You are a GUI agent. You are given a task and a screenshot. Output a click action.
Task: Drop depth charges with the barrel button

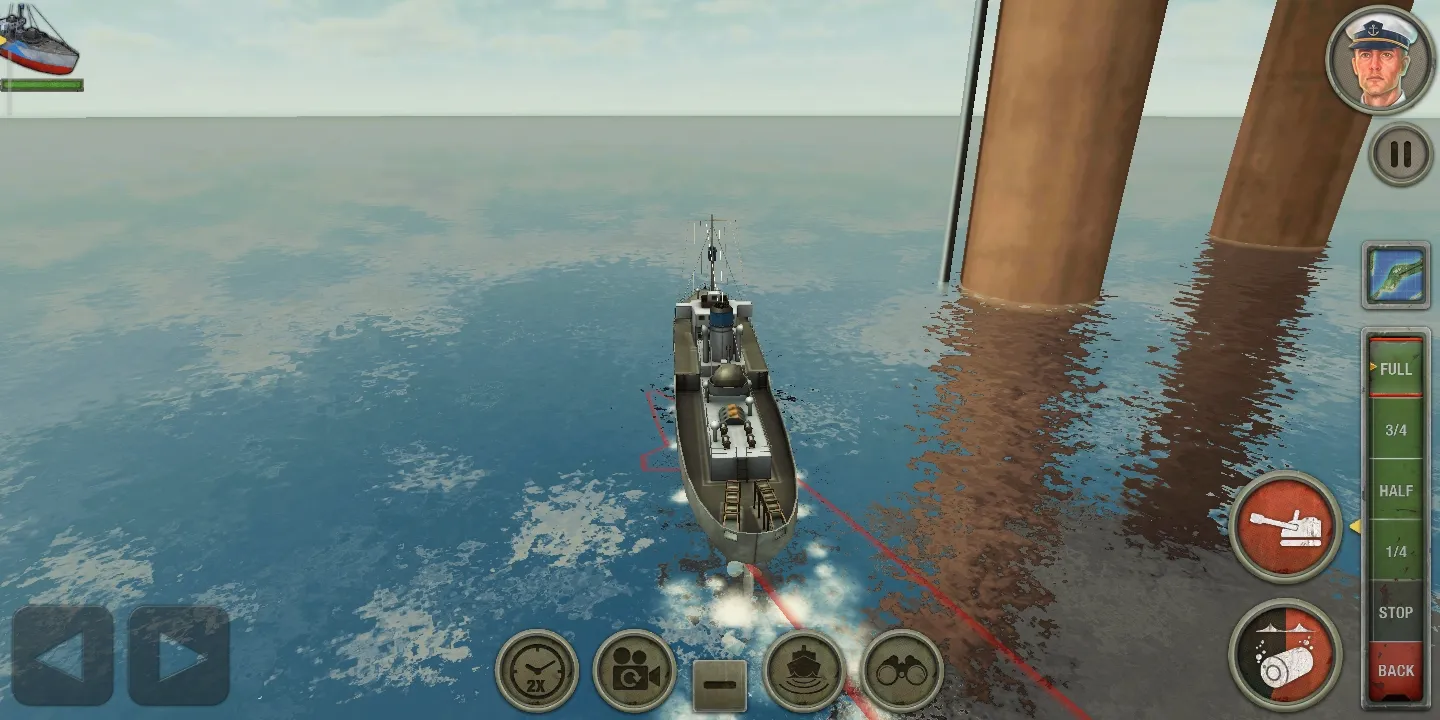(1285, 655)
